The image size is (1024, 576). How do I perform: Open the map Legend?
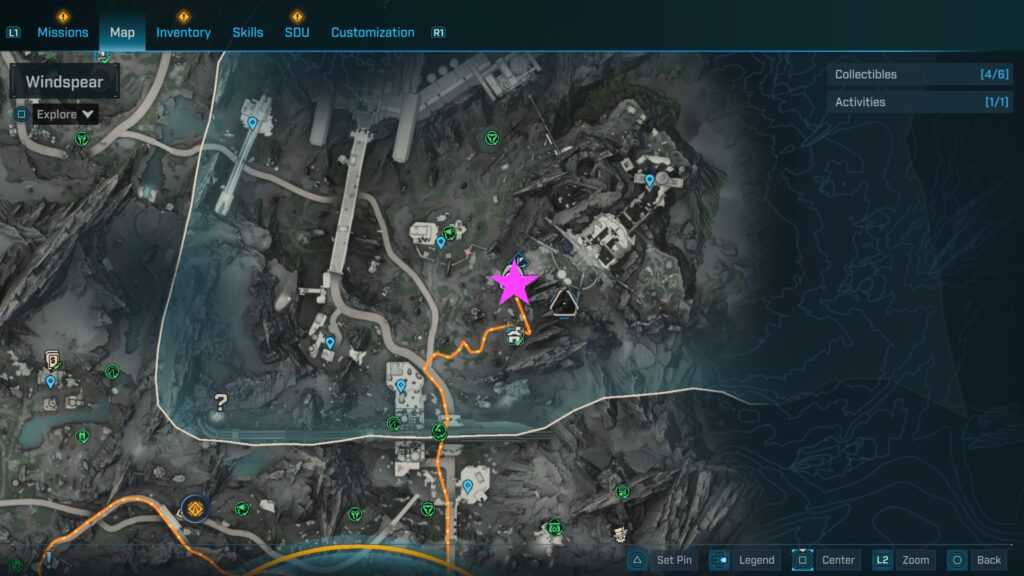(x=743, y=560)
